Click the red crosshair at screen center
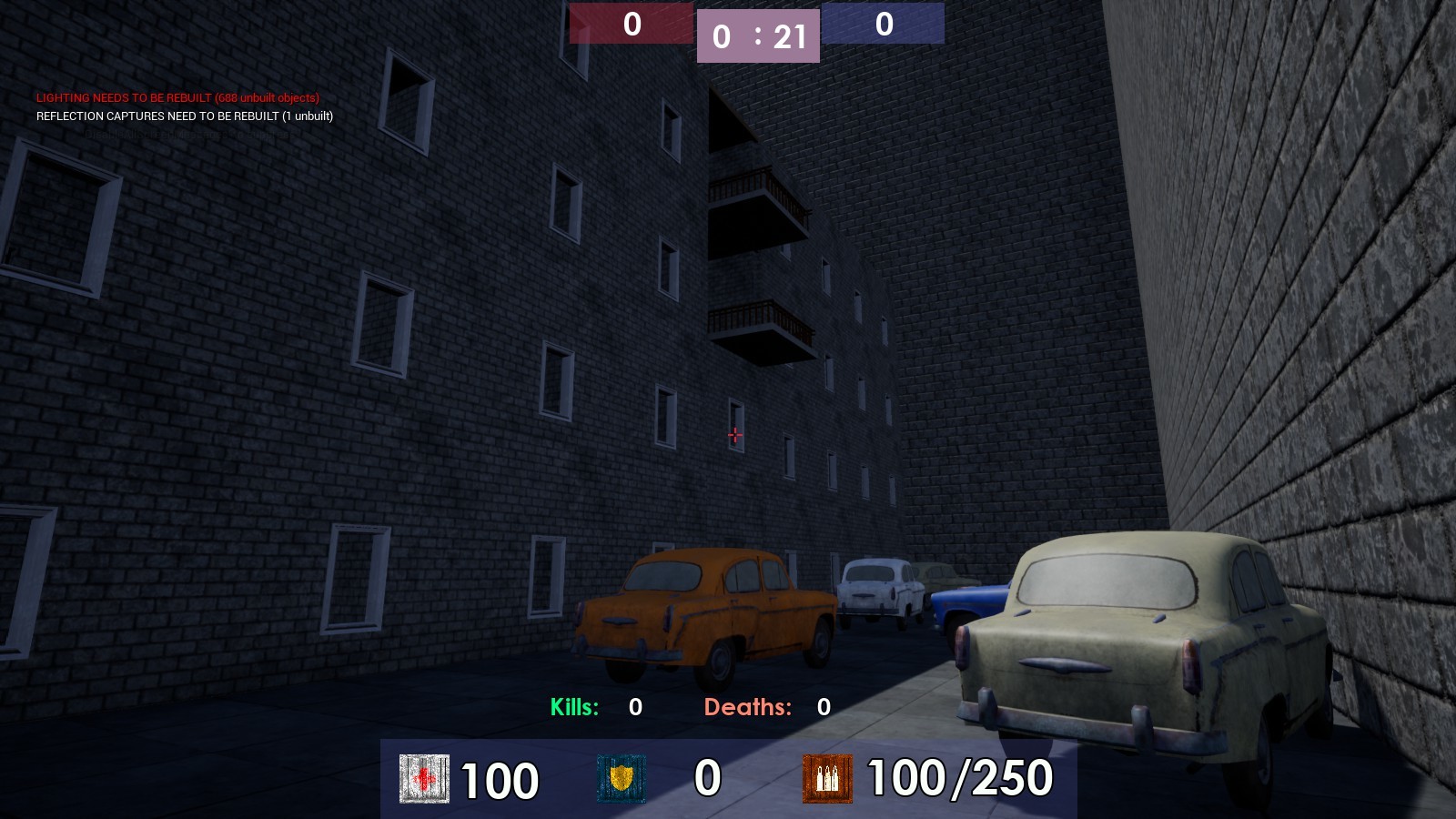The width and height of the screenshot is (1456, 819). coord(733,435)
